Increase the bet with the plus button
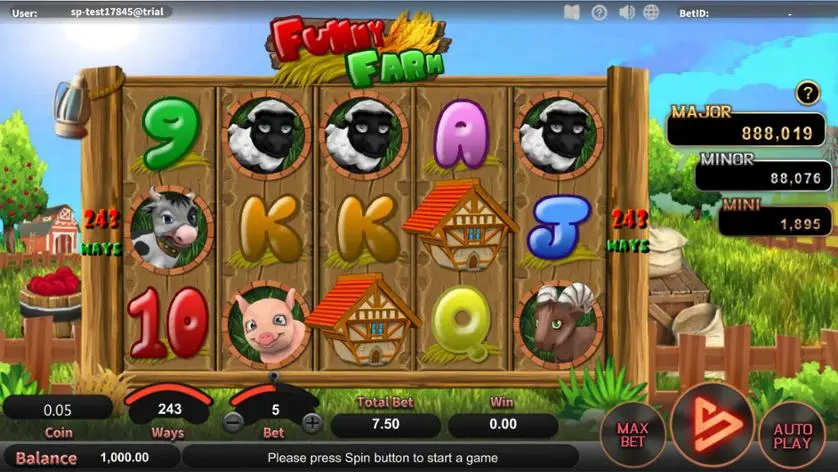The image size is (838, 472). 312,422
